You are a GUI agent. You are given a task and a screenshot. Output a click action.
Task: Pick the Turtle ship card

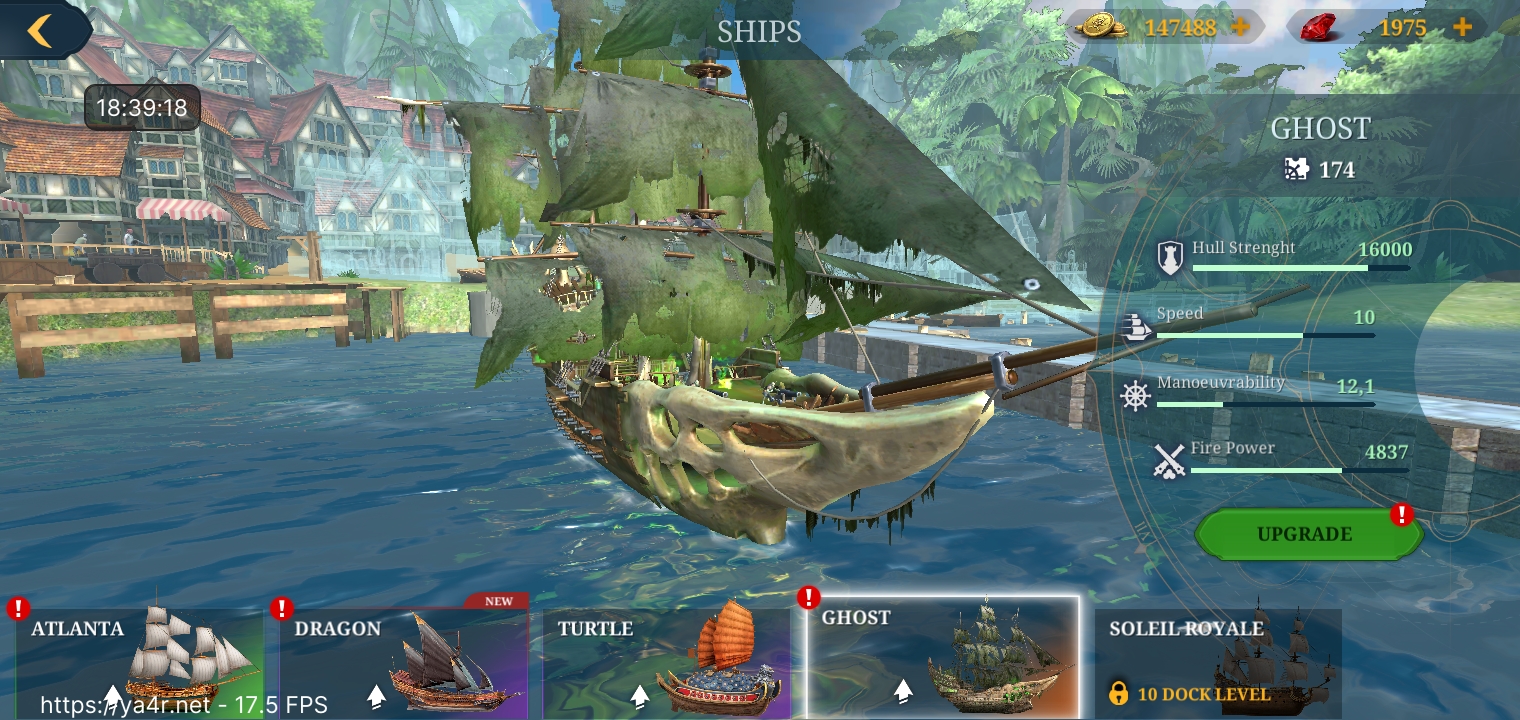tap(667, 660)
